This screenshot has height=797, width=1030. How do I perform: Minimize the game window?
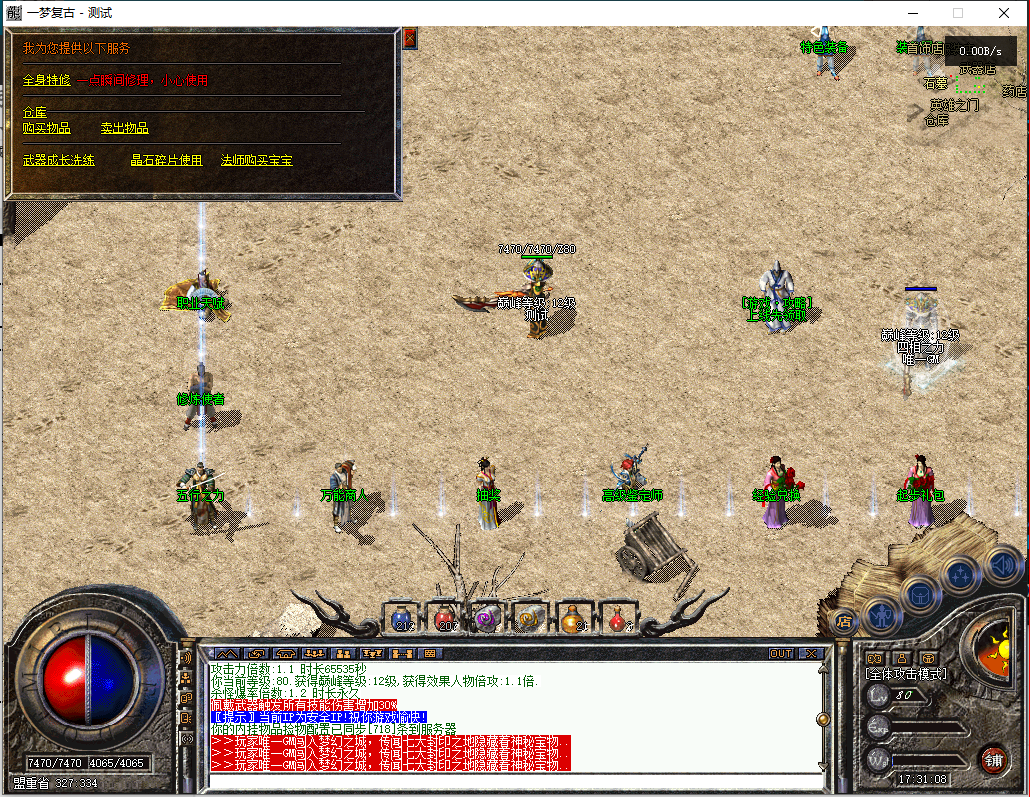(912, 13)
